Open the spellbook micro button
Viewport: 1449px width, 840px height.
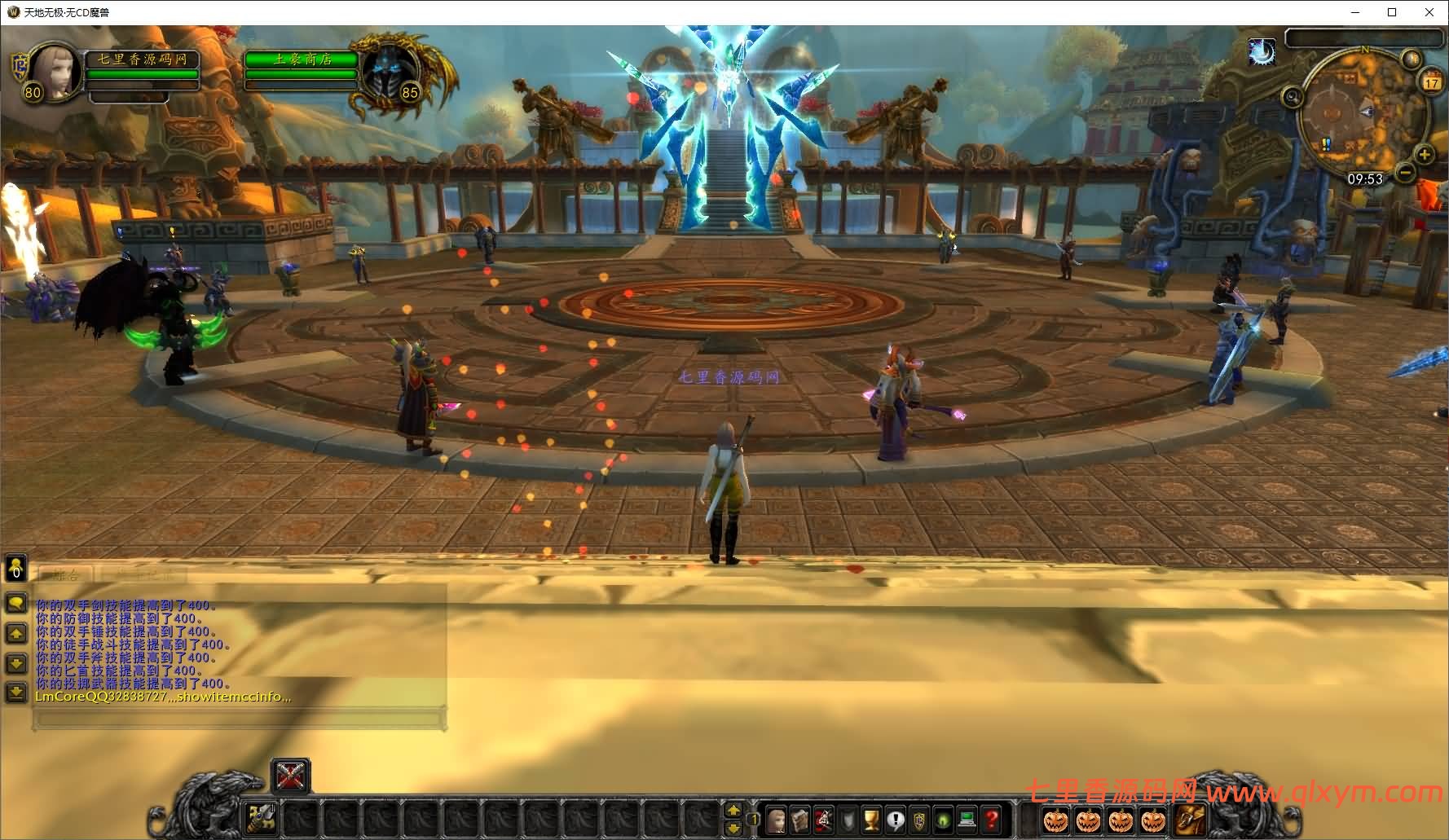click(x=799, y=818)
